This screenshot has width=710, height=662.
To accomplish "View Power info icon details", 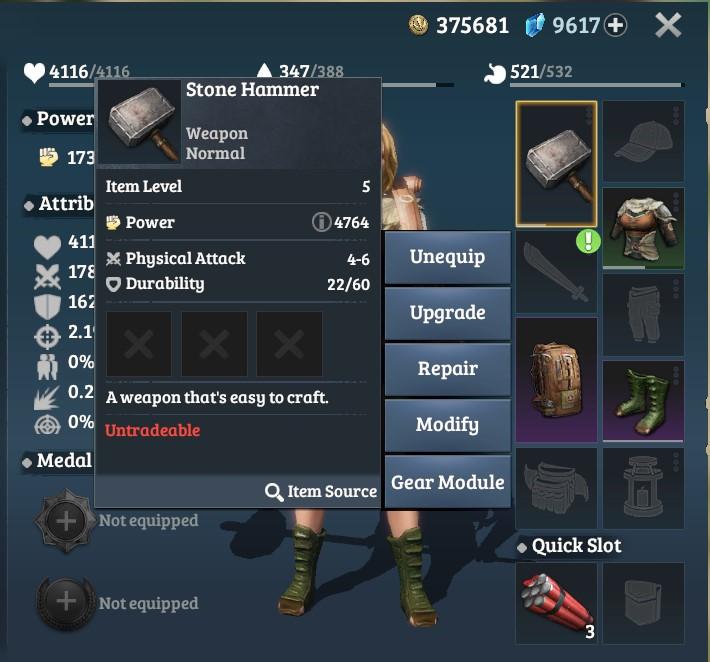I will coord(321,223).
